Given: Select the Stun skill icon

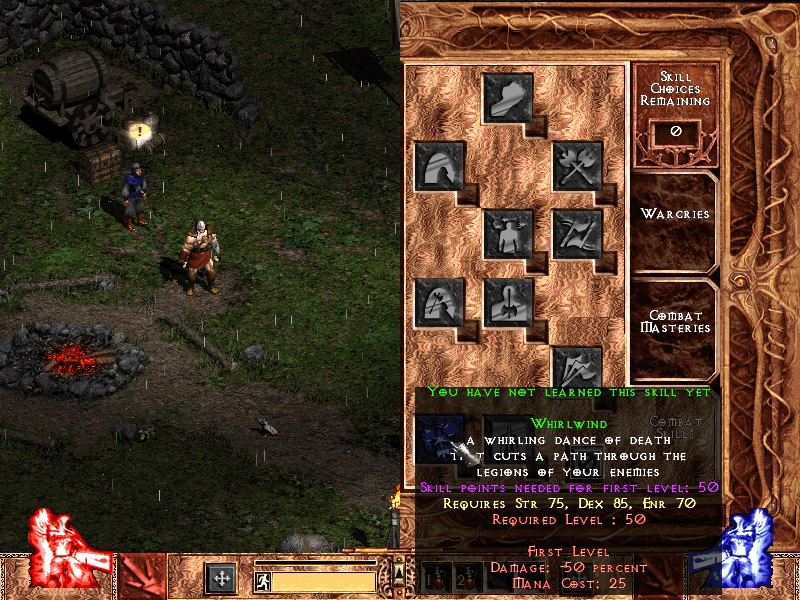Looking at the screenshot, I should coord(507,233).
